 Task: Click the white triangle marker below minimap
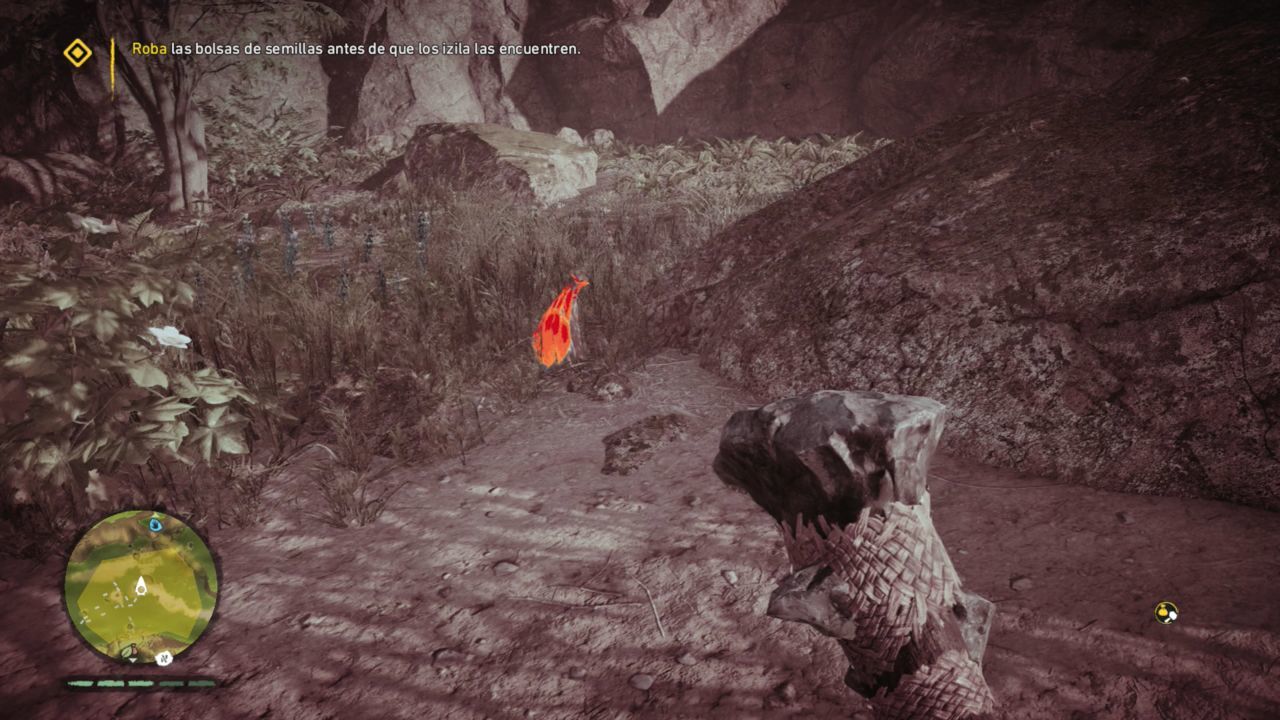[132, 661]
